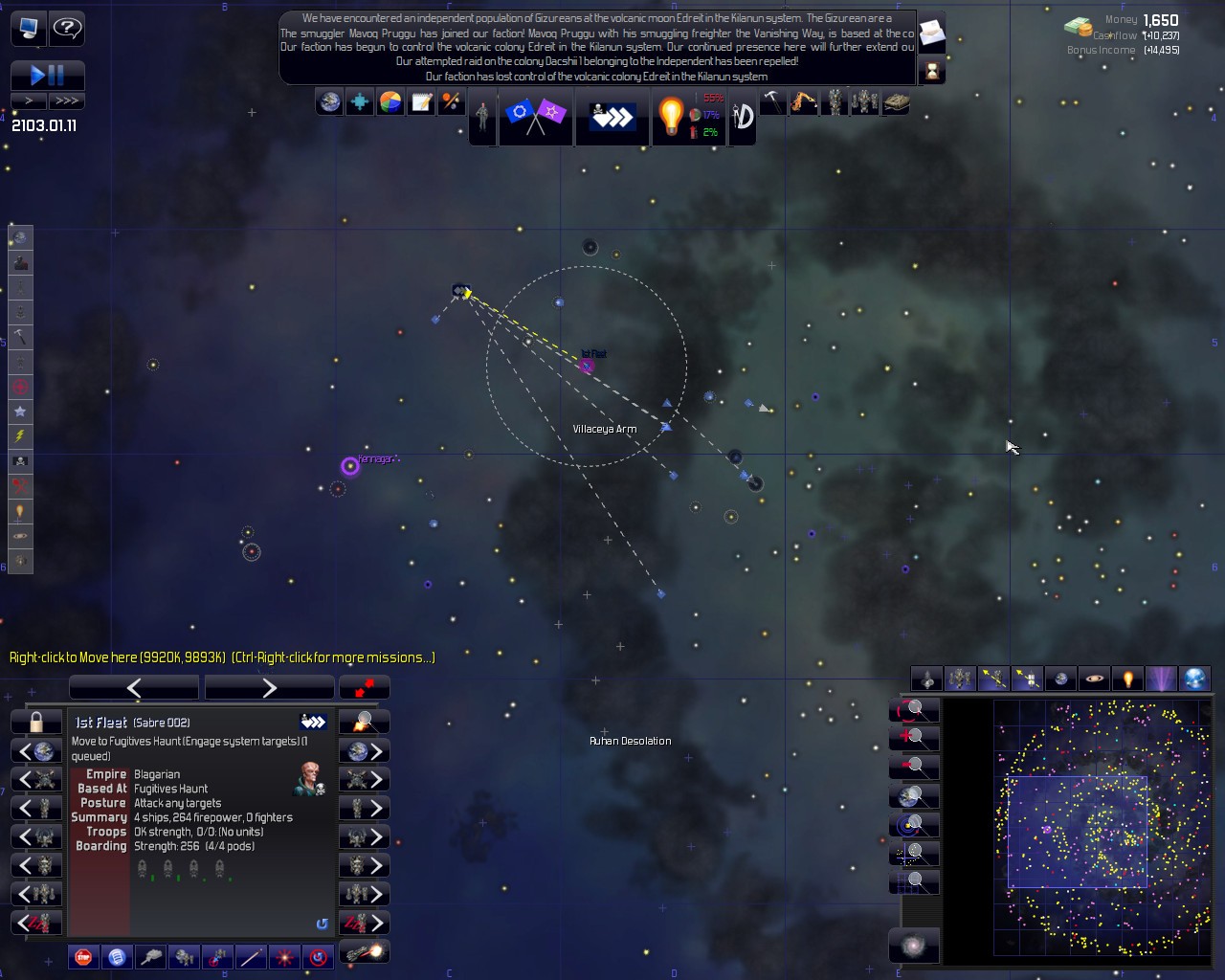Open the help question mark menu
The image size is (1225, 980).
click(x=67, y=28)
